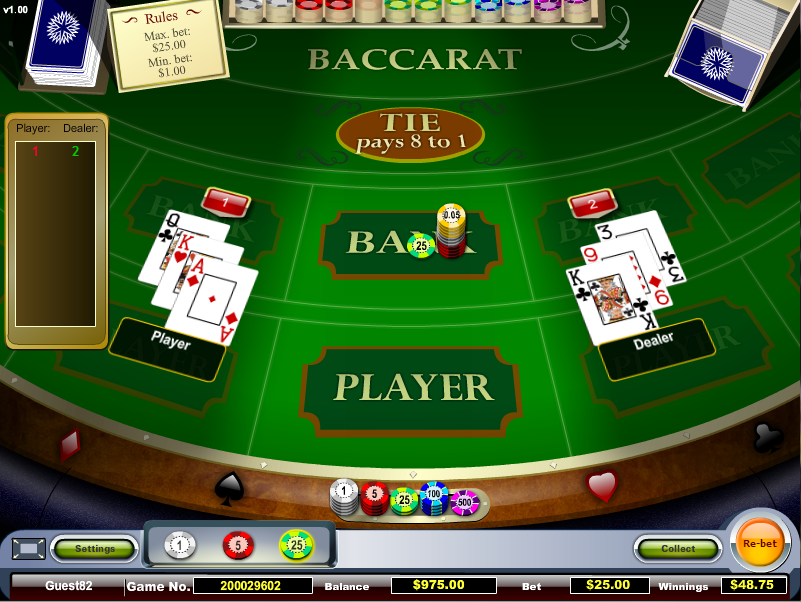Take the blue 100 chip stack

pos(434,496)
